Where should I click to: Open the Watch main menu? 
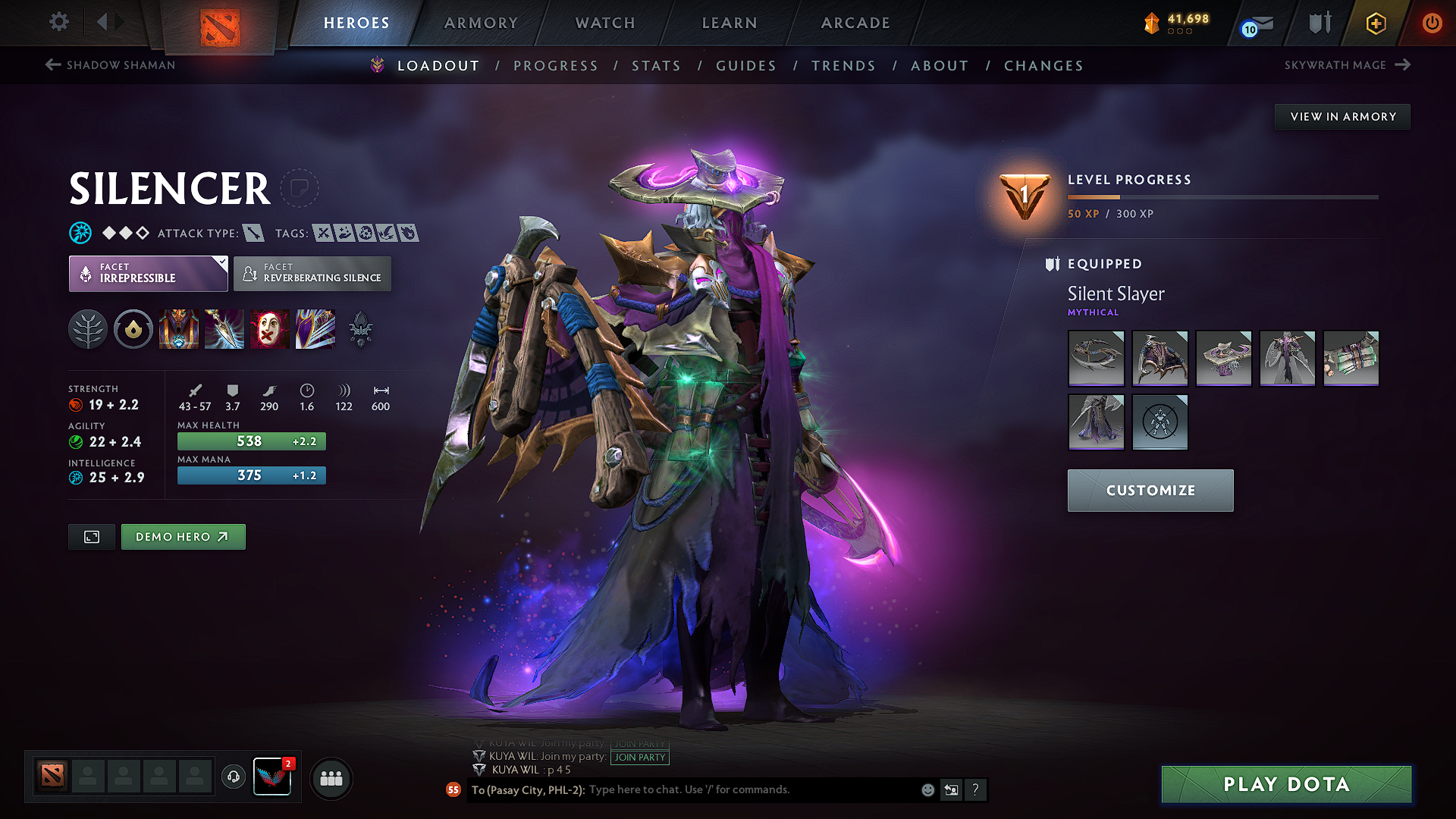pyautogui.click(x=605, y=23)
